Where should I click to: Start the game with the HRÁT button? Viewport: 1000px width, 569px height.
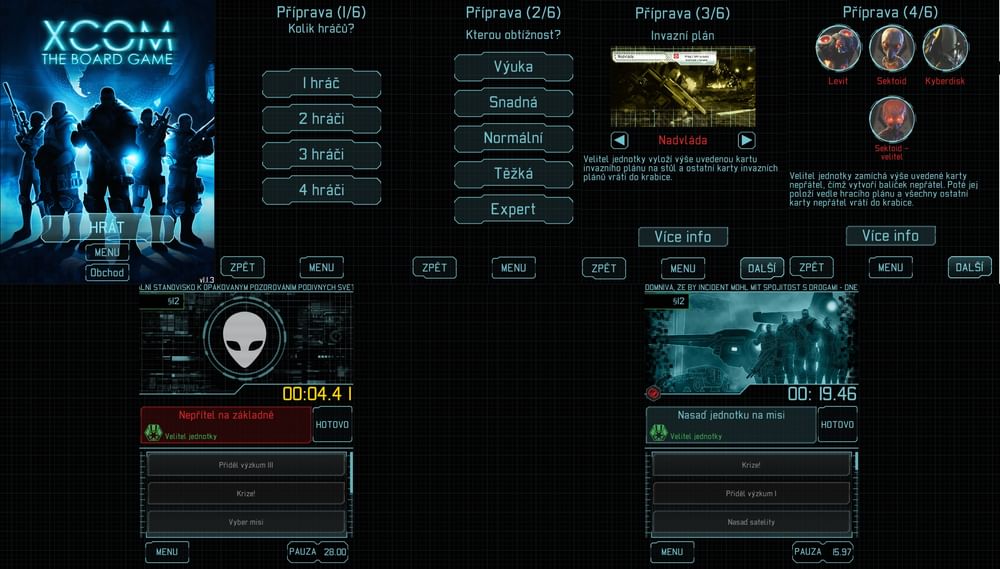(107, 228)
